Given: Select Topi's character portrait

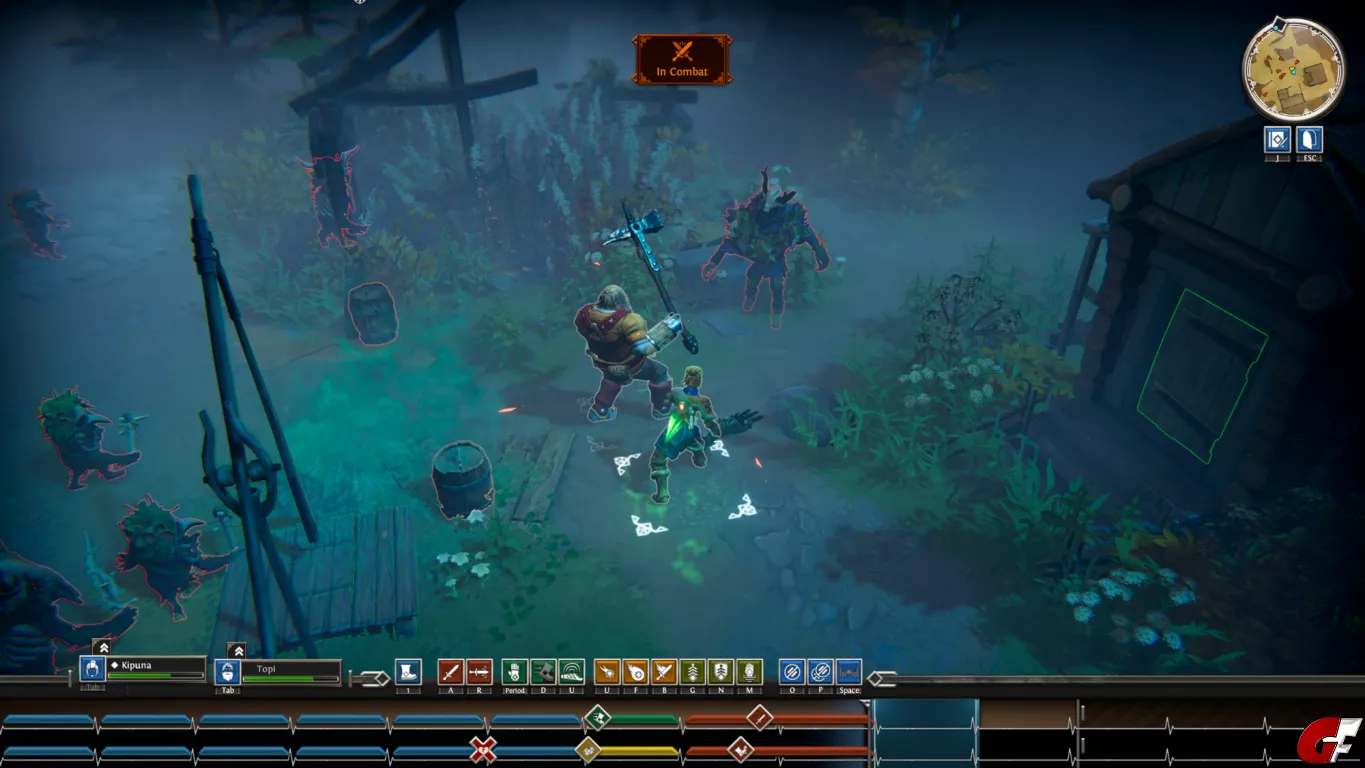Looking at the screenshot, I should coord(228,672).
